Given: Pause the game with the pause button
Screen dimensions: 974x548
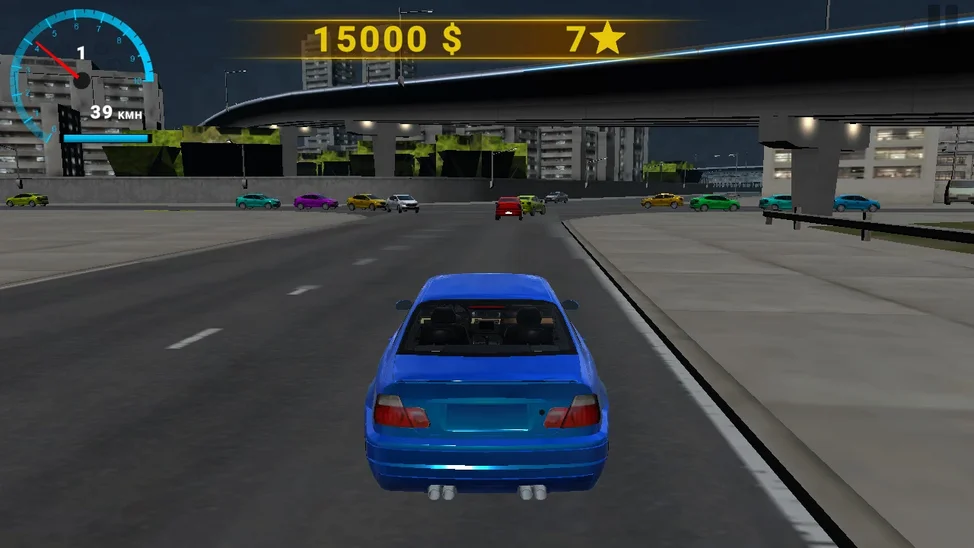Looking at the screenshot, I should pyautogui.click(x=941, y=16).
